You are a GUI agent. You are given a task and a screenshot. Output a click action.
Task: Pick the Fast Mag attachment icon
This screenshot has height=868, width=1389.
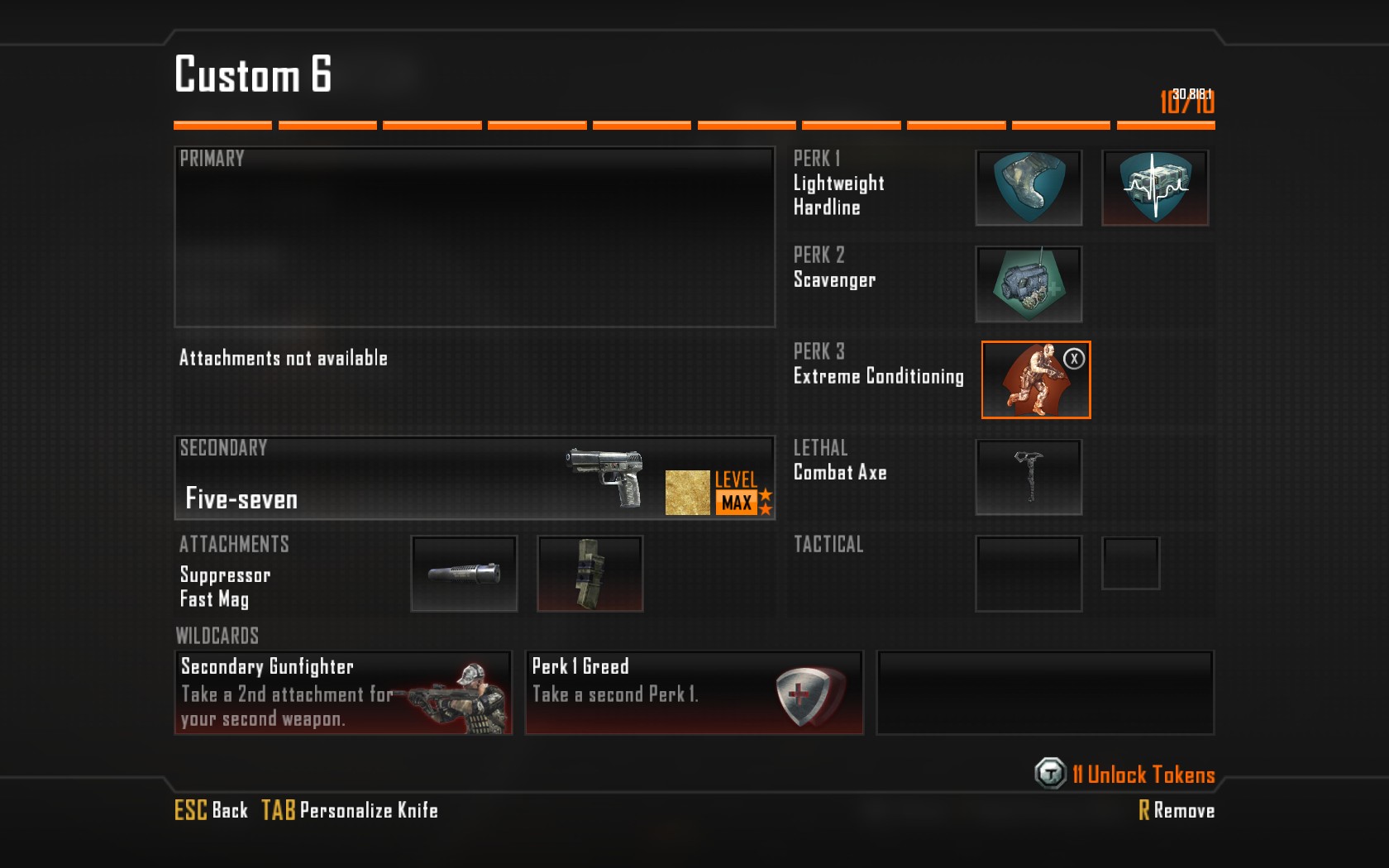click(589, 574)
